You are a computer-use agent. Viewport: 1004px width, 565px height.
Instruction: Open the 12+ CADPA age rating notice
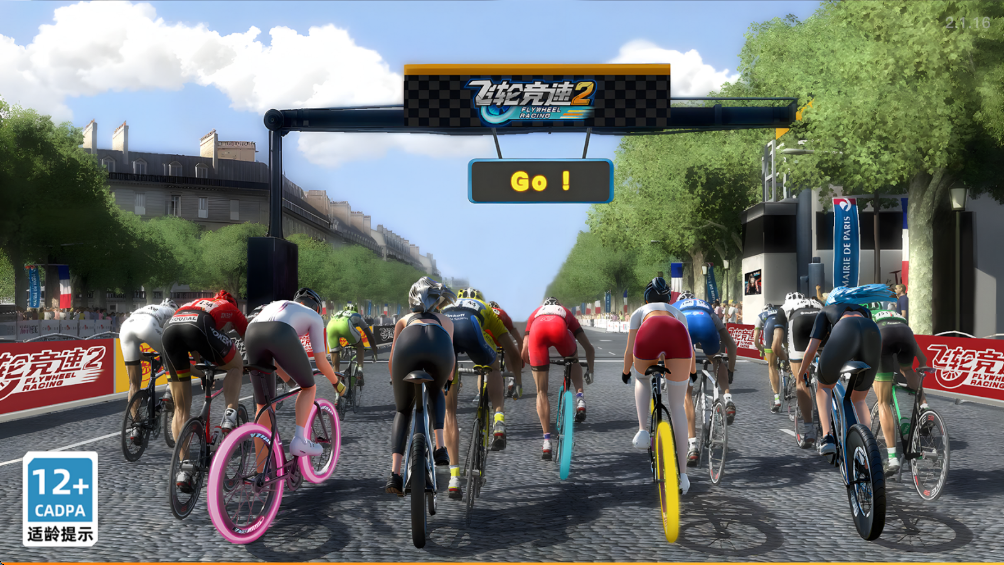point(60,498)
